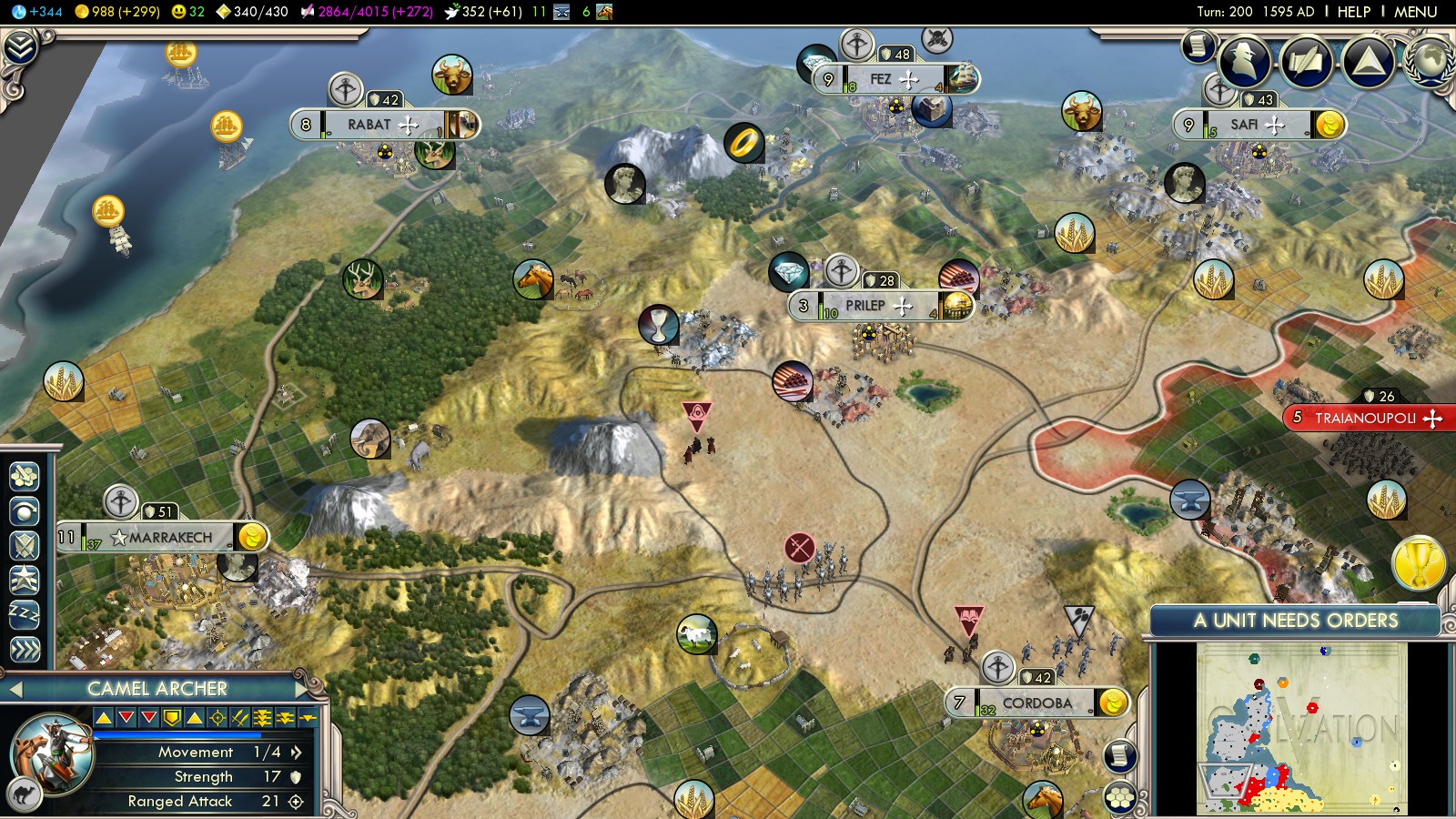Screen dimensions: 1456x819
Task: Open the science research readout in top bar
Action: point(36,12)
